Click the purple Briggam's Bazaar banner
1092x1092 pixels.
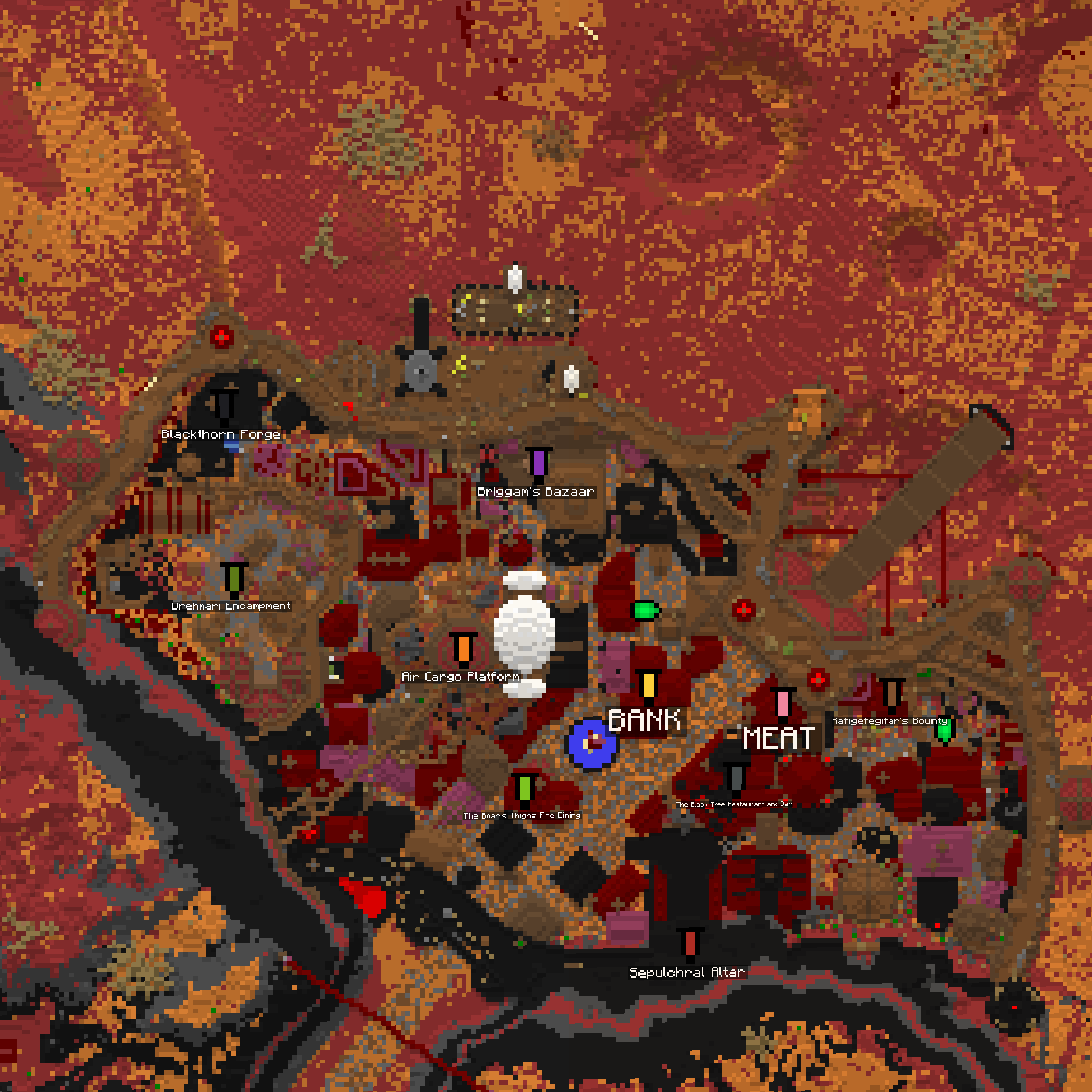point(538,462)
